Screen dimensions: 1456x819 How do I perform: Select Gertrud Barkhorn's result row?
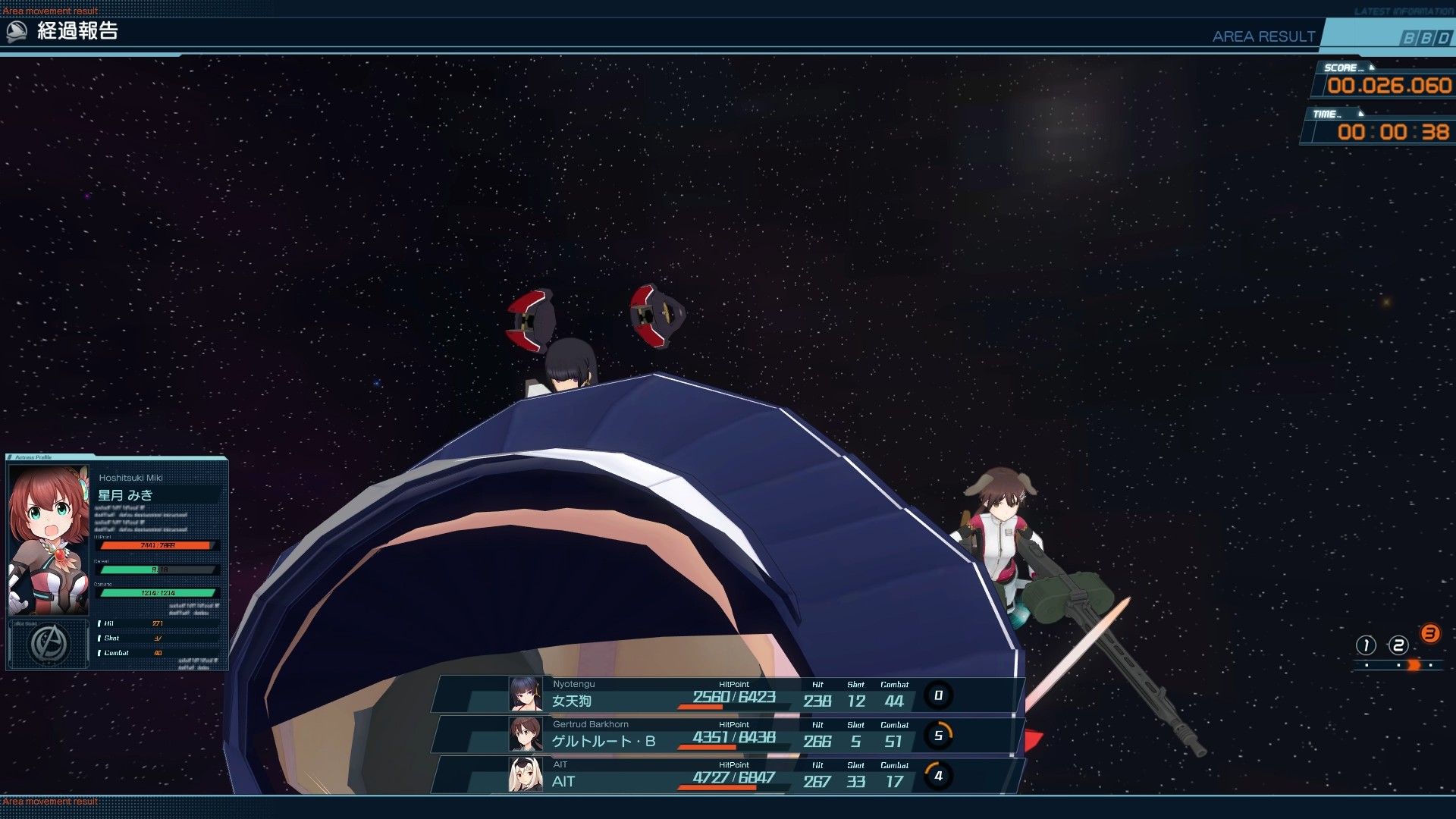(728, 735)
